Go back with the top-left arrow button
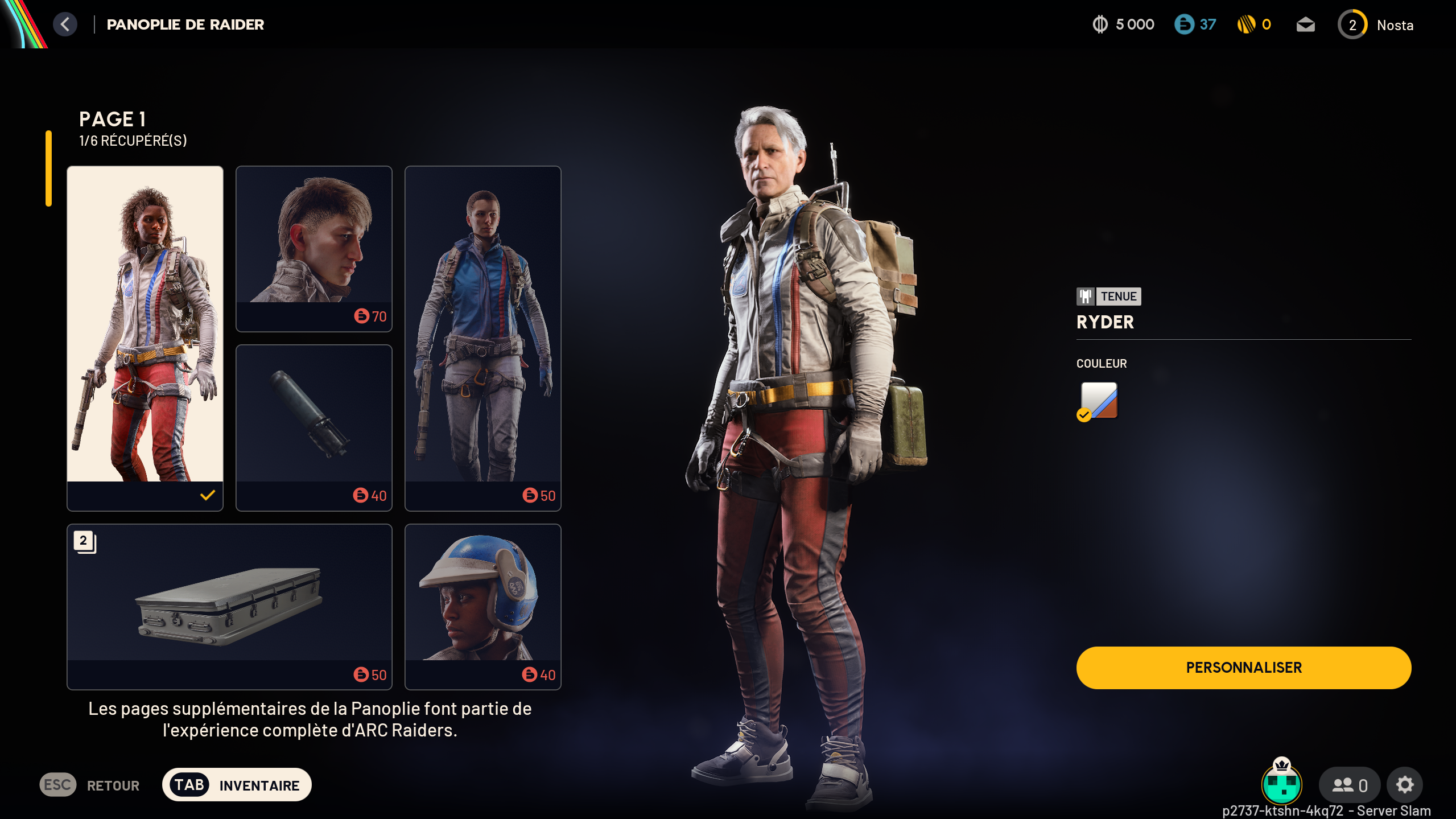The width and height of the screenshot is (1456, 819). (x=65, y=24)
